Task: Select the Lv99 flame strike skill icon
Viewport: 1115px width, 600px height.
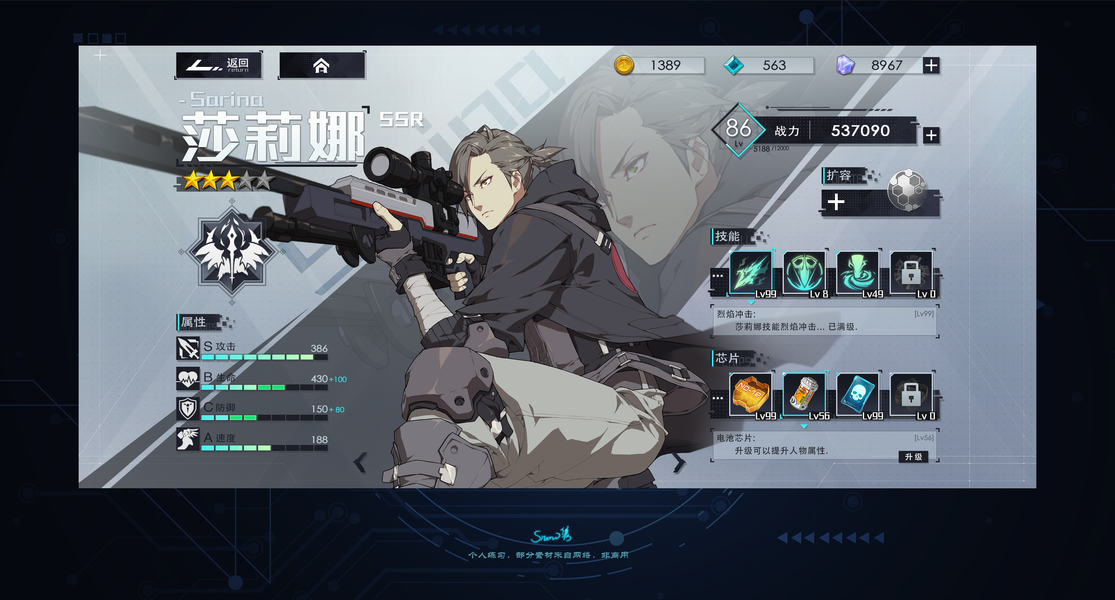Action: 750,273
